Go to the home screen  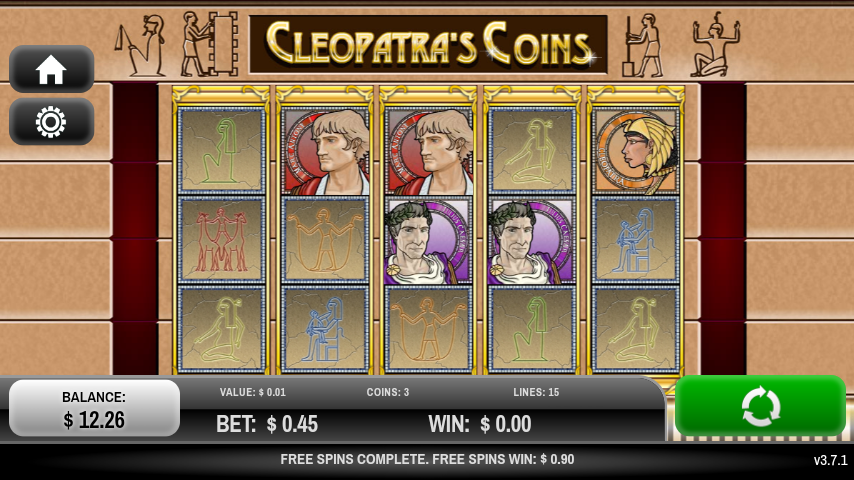51,70
